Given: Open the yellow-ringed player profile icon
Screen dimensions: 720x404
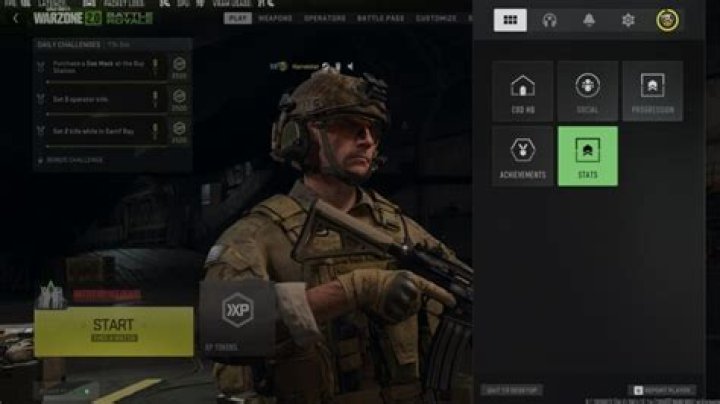Looking at the screenshot, I should 667,20.
